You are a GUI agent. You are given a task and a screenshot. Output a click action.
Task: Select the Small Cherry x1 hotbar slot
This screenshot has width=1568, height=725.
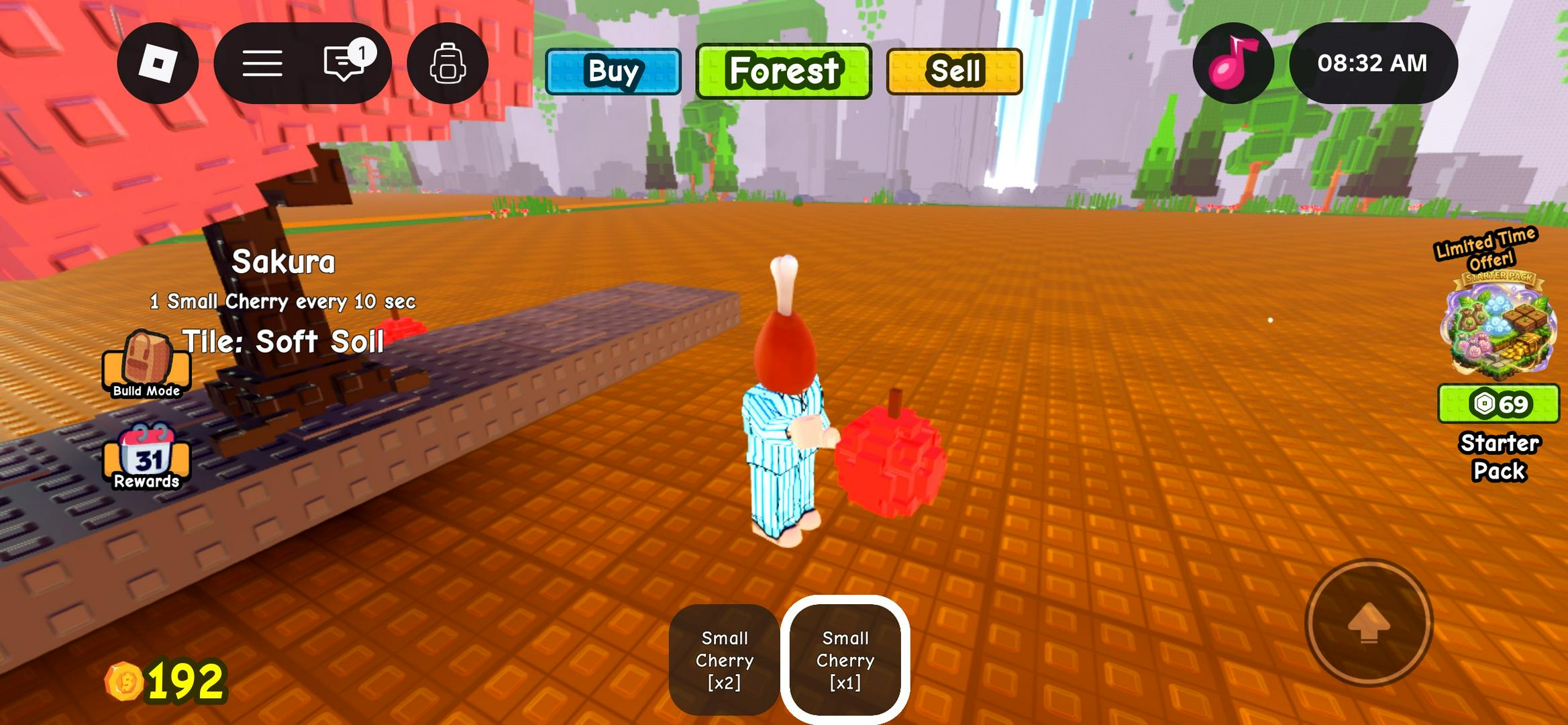click(845, 659)
